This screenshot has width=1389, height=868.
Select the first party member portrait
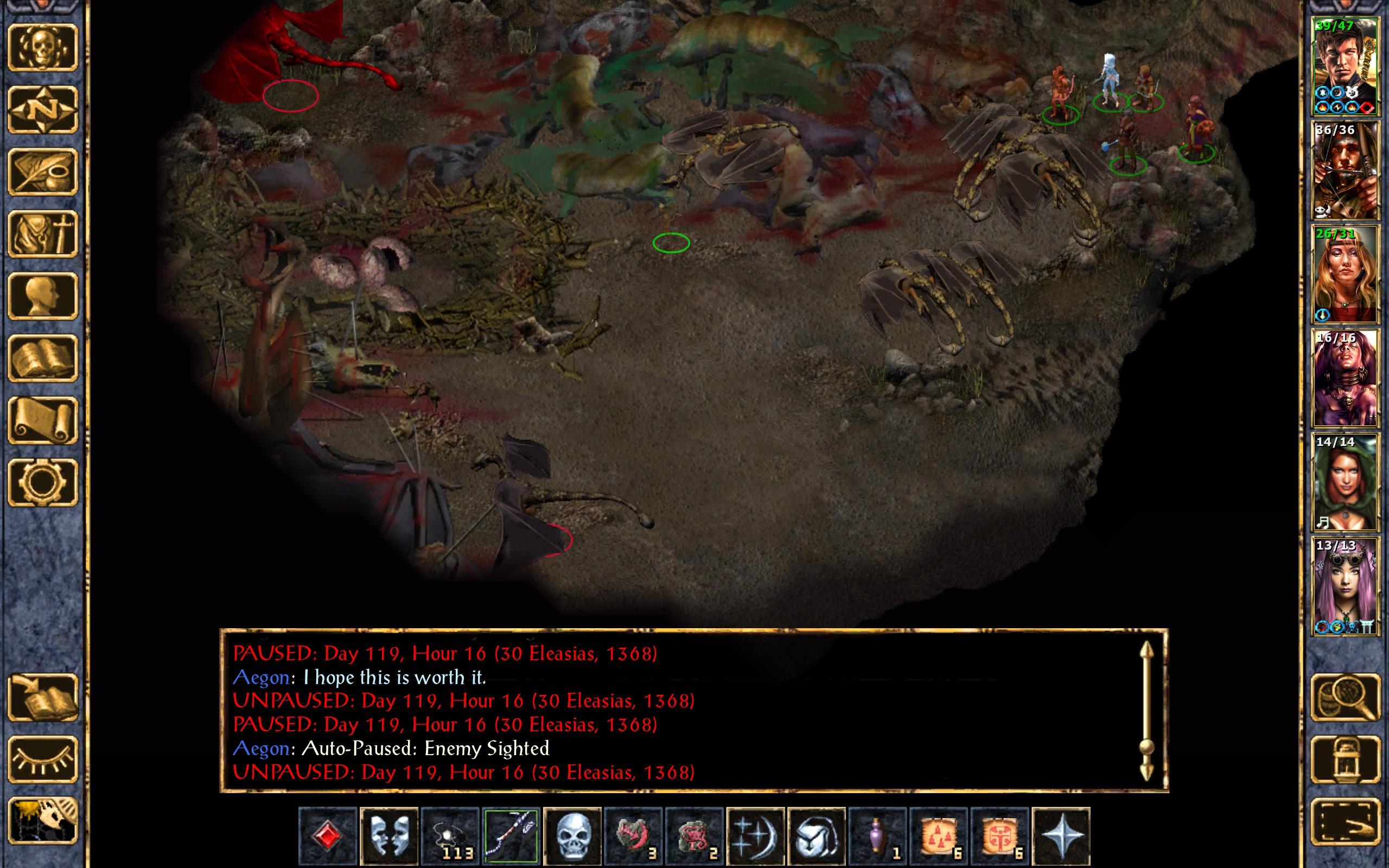coord(1345,67)
